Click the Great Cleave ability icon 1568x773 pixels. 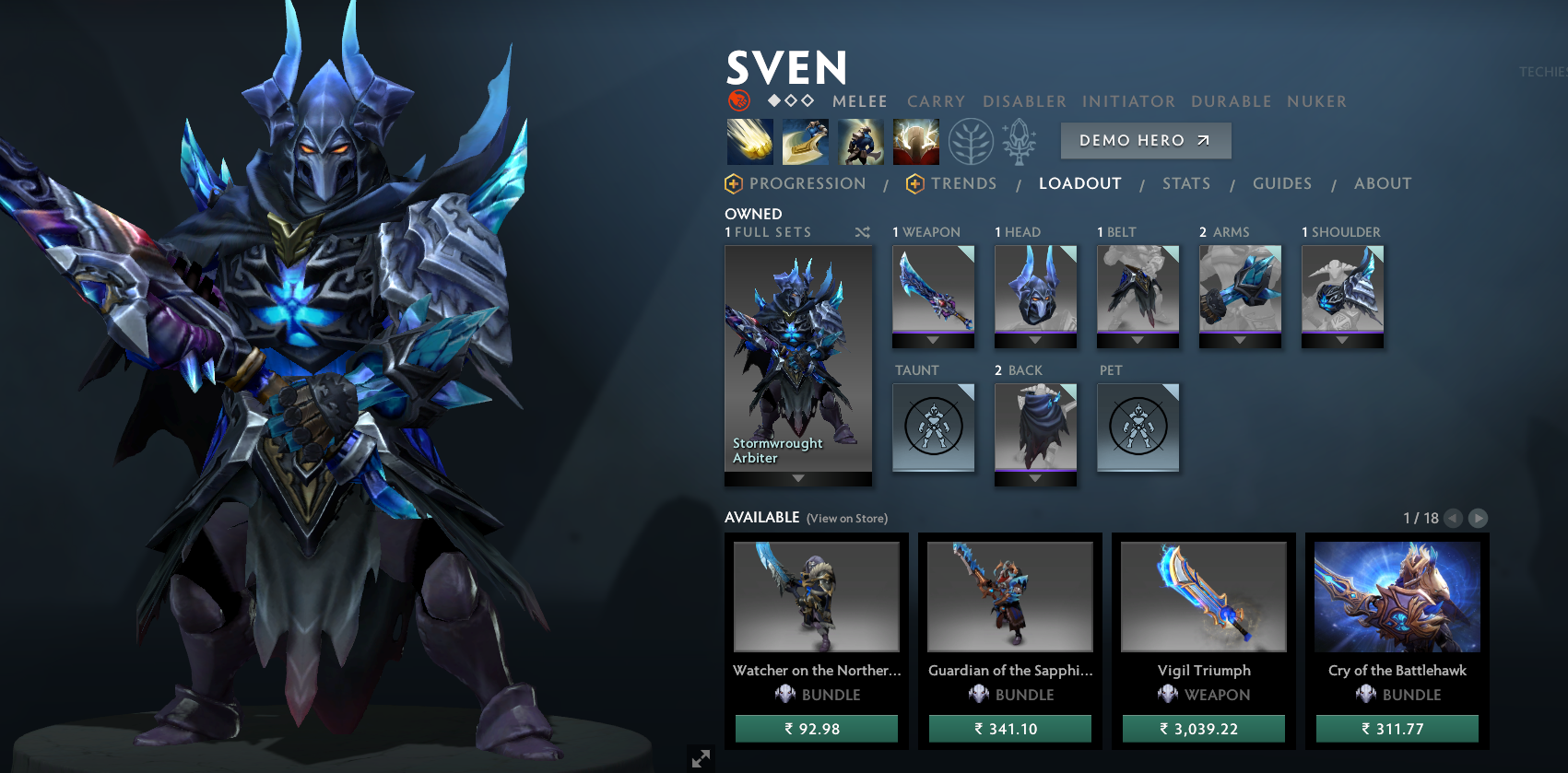[x=806, y=141]
